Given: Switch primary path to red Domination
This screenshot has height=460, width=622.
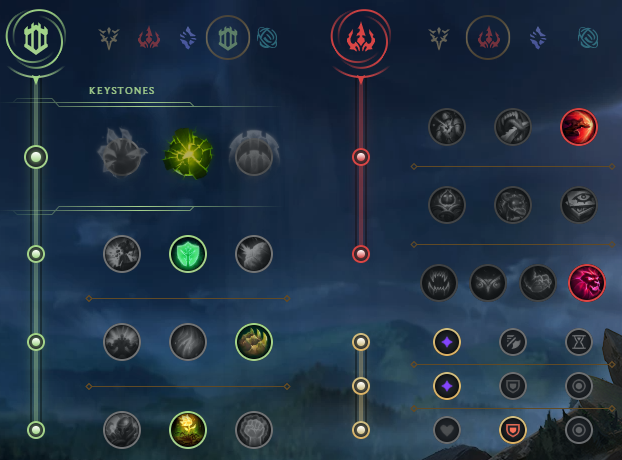Looking at the screenshot, I should 150,38.
